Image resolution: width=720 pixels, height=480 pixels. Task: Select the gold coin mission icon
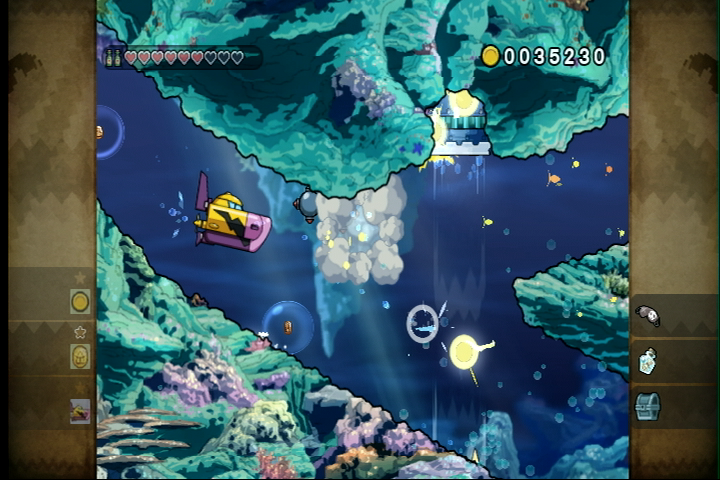pyautogui.click(x=80, y=300)
